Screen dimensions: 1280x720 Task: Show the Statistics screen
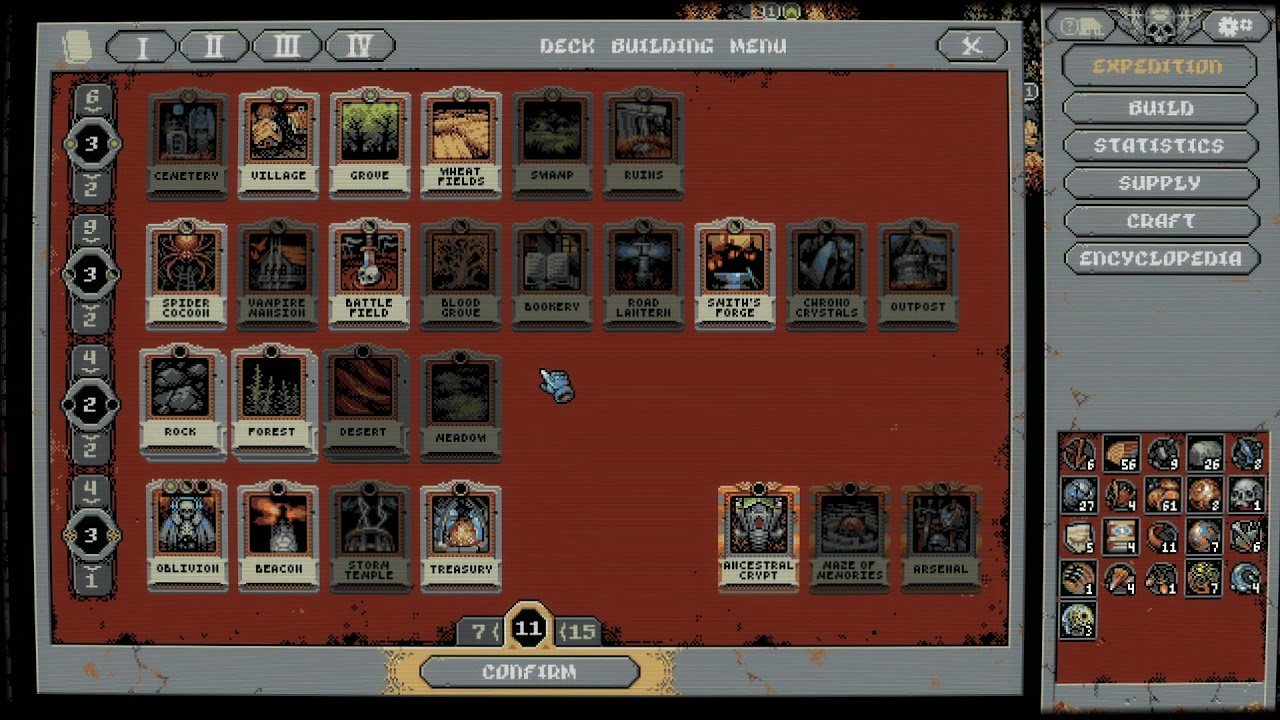pyautogui.click(x=1159, y=146)
